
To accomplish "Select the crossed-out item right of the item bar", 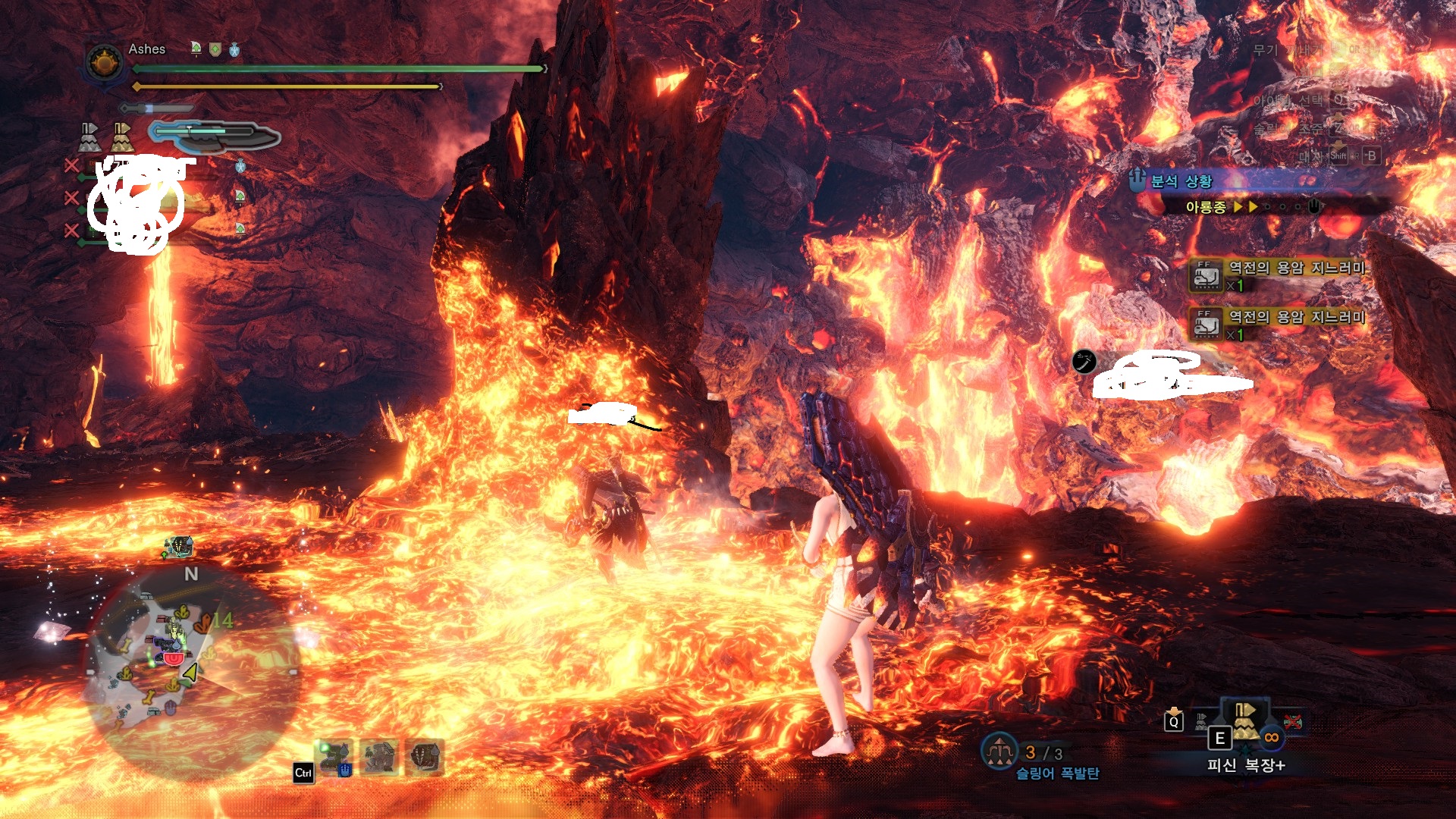I will tap(1292, 720).
